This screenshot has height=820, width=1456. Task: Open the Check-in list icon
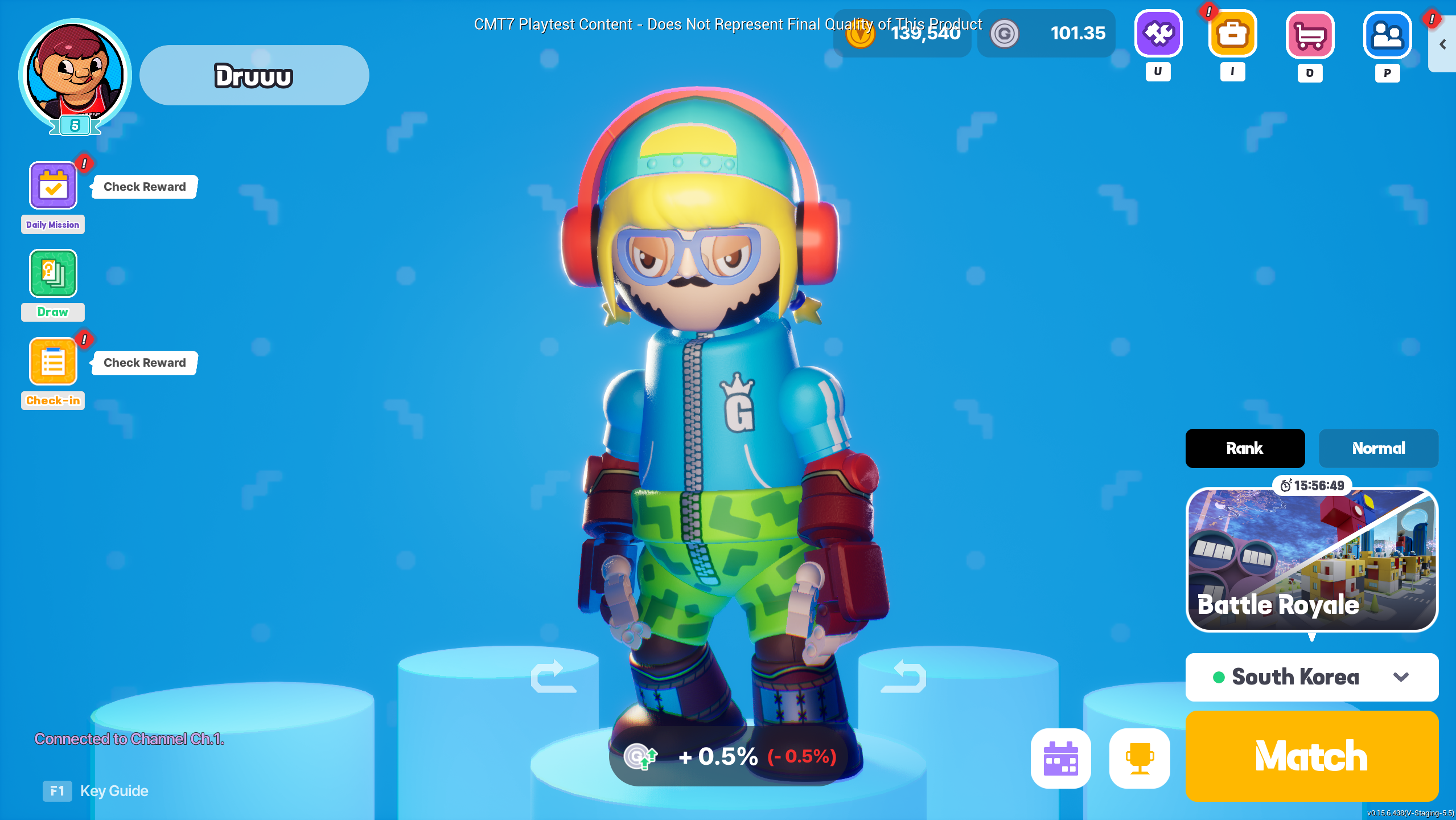(x=53, y=362)
